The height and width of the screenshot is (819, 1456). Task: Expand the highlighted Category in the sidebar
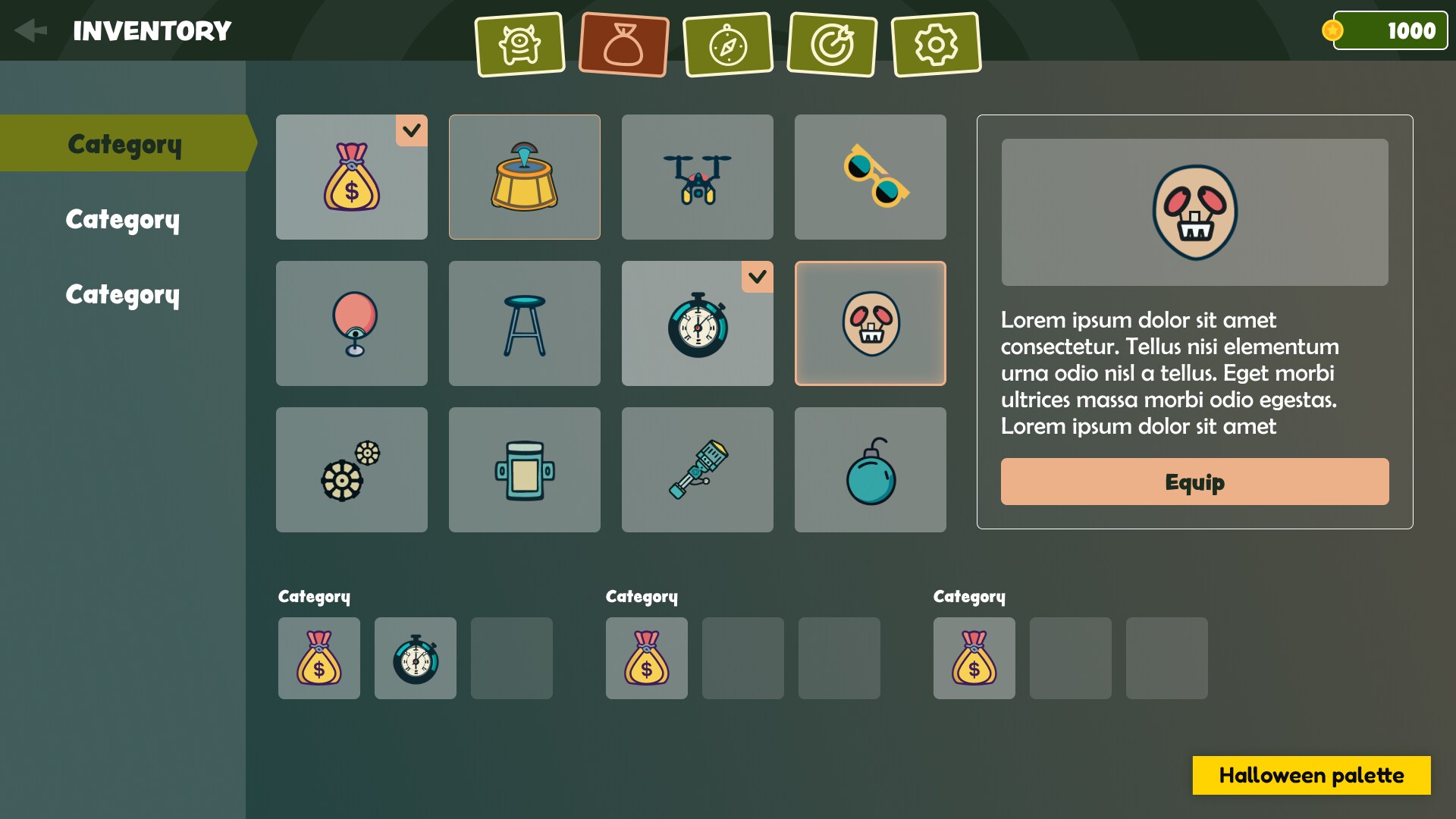[124, 143]
